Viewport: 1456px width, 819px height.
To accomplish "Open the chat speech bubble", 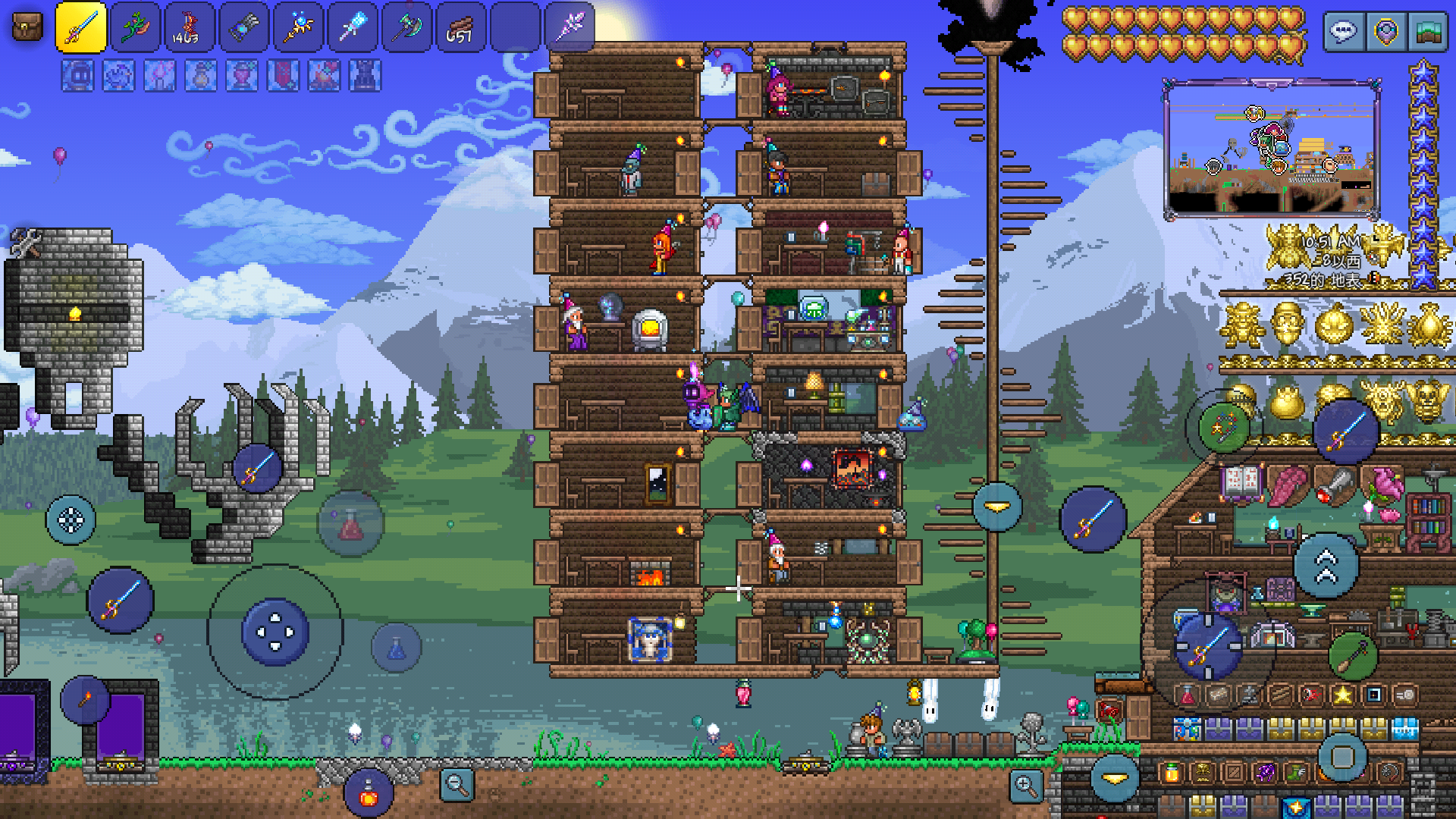I will [1343, 33].
